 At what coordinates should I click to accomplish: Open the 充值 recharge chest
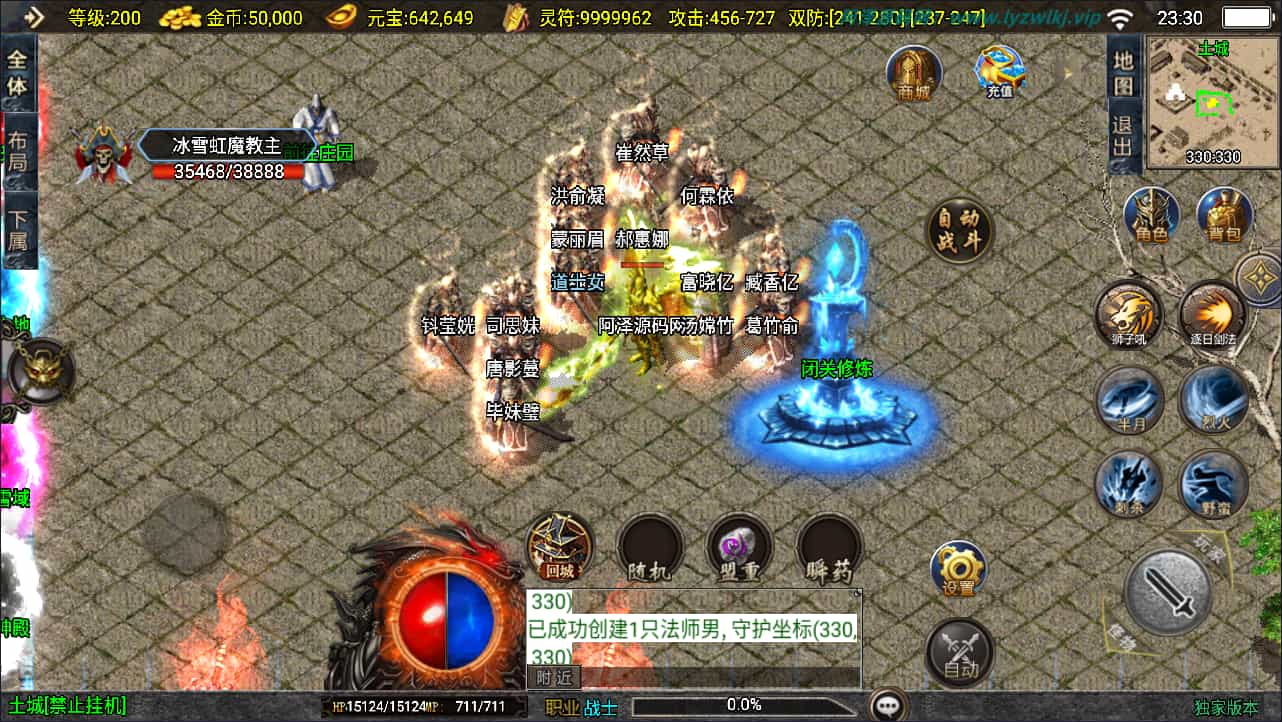[1000, 72]
